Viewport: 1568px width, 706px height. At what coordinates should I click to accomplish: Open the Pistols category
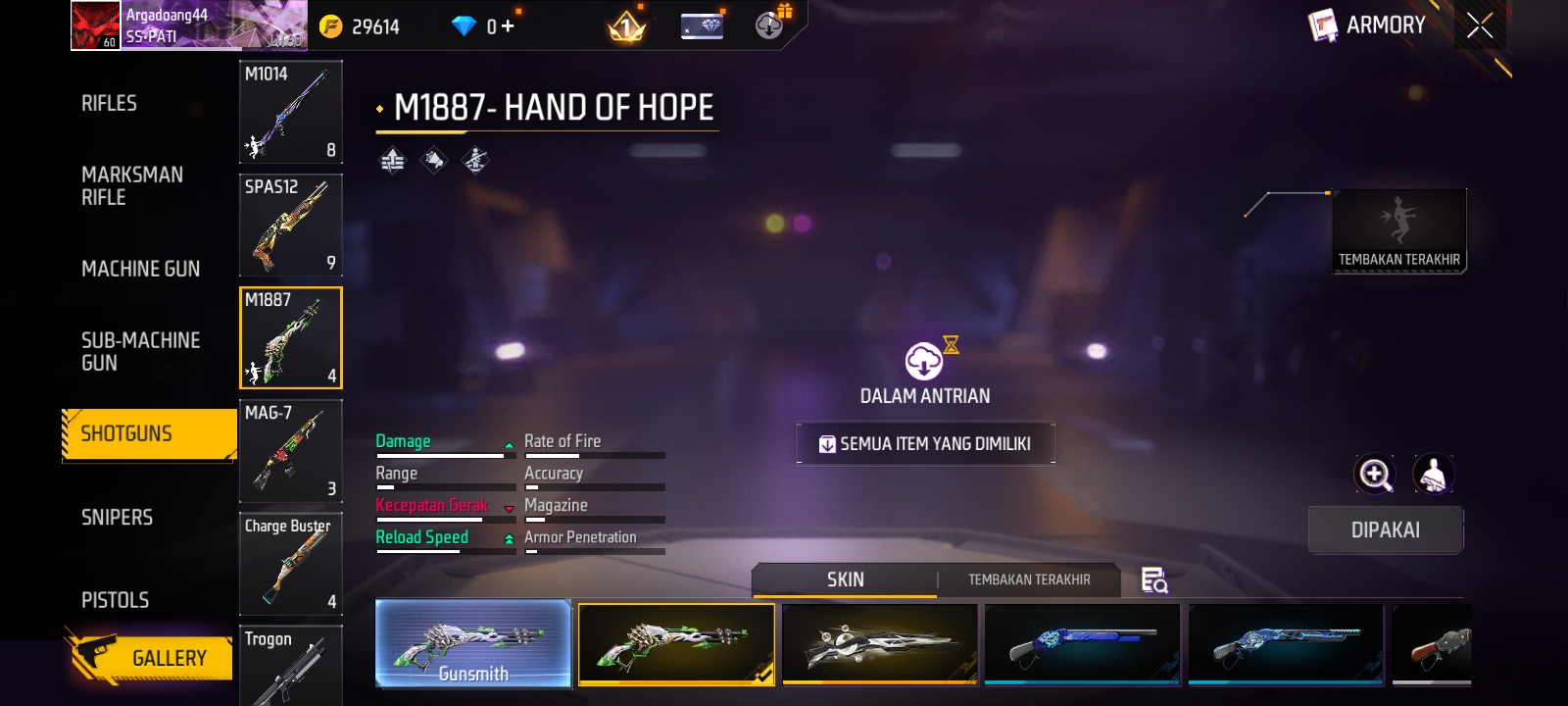(x=115, y=600)
